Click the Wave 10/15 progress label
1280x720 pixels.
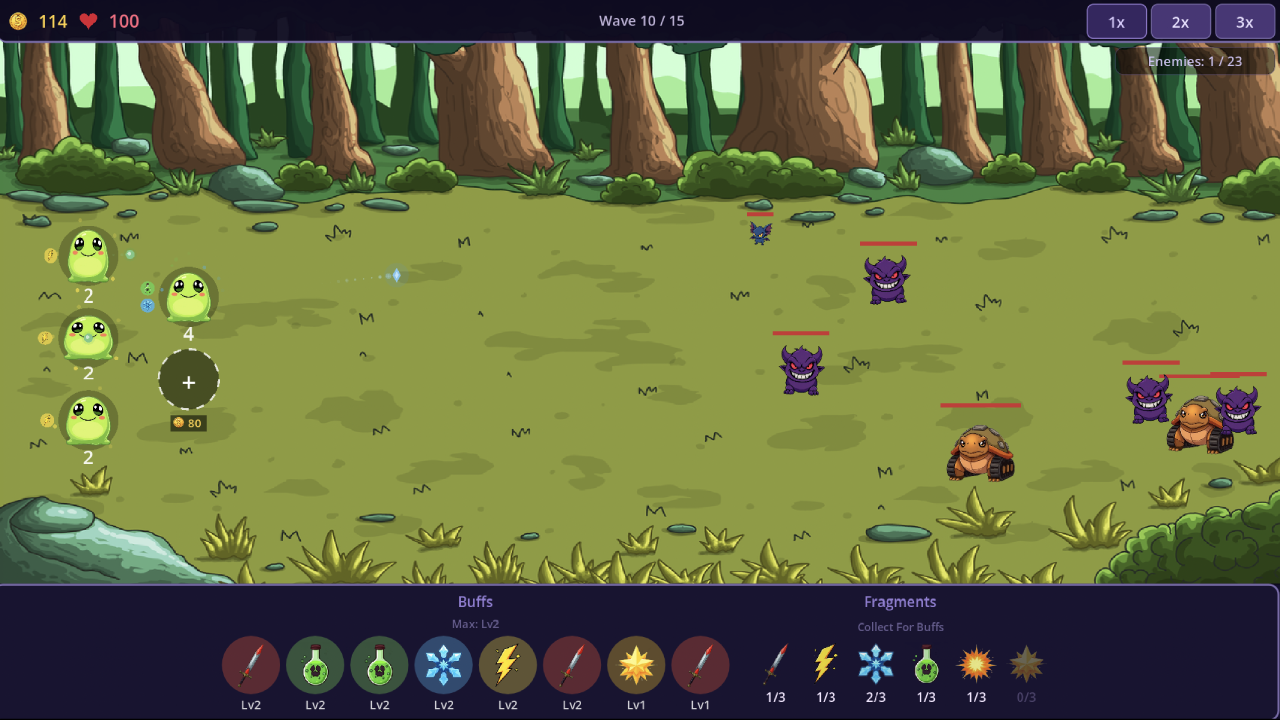tap(641, 20)
